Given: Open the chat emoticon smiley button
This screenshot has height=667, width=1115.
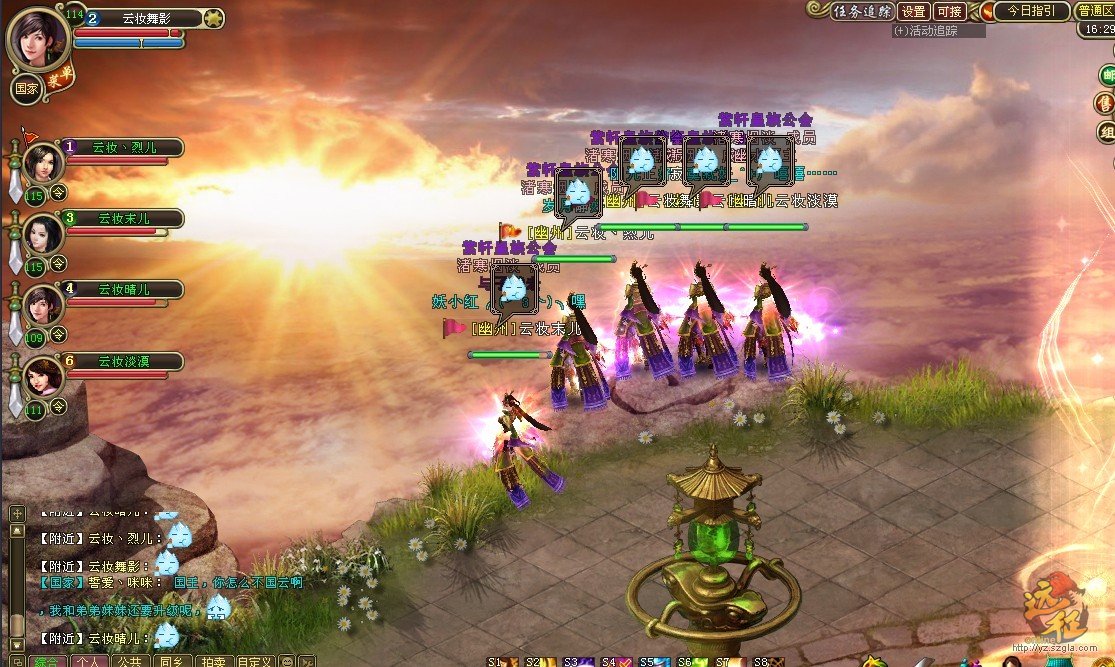Looking at the screenshot, I should point(287,661).
